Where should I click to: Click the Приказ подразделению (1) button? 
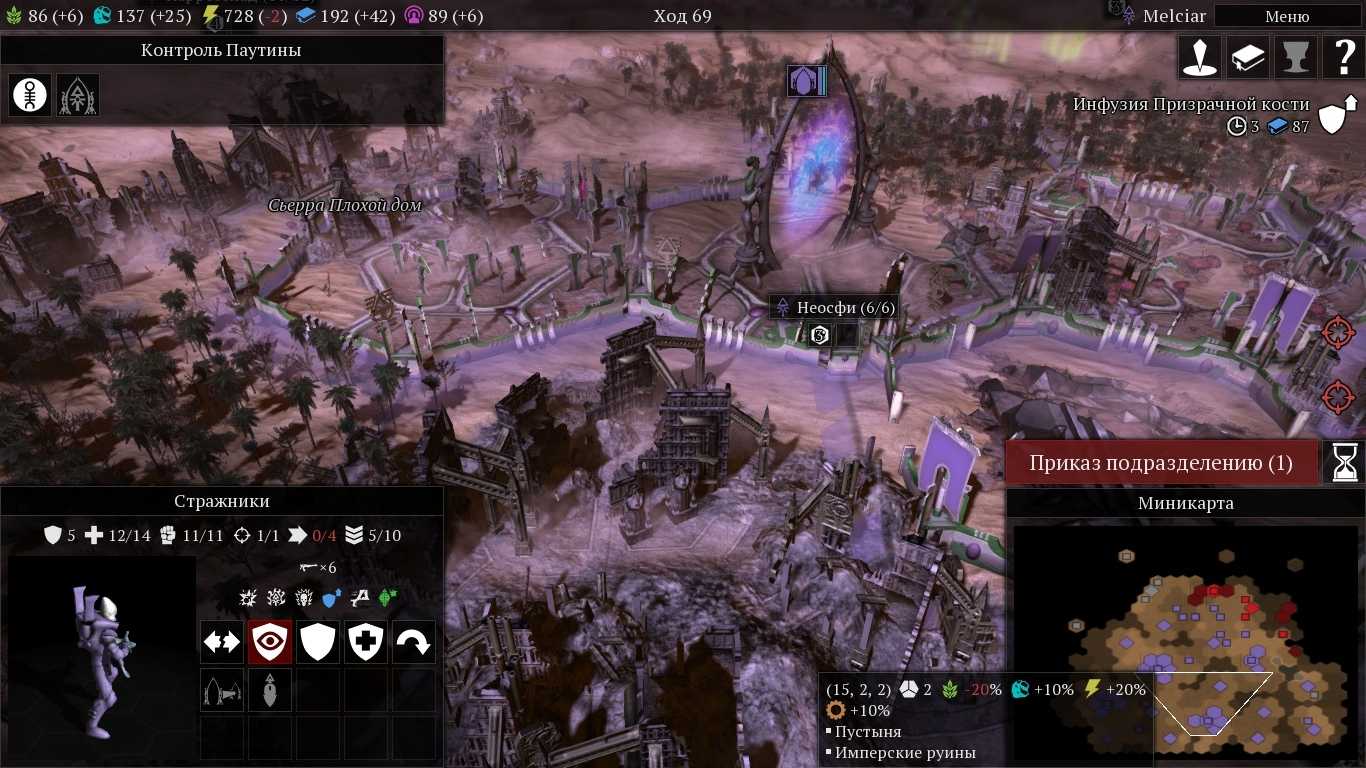1161,463
